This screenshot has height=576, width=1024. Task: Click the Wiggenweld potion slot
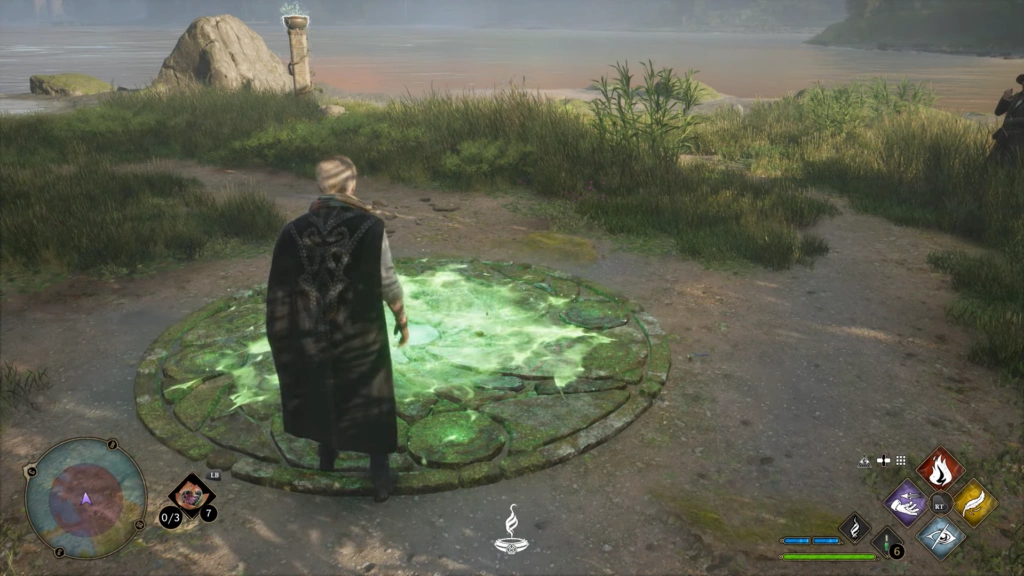click(886, 543)
